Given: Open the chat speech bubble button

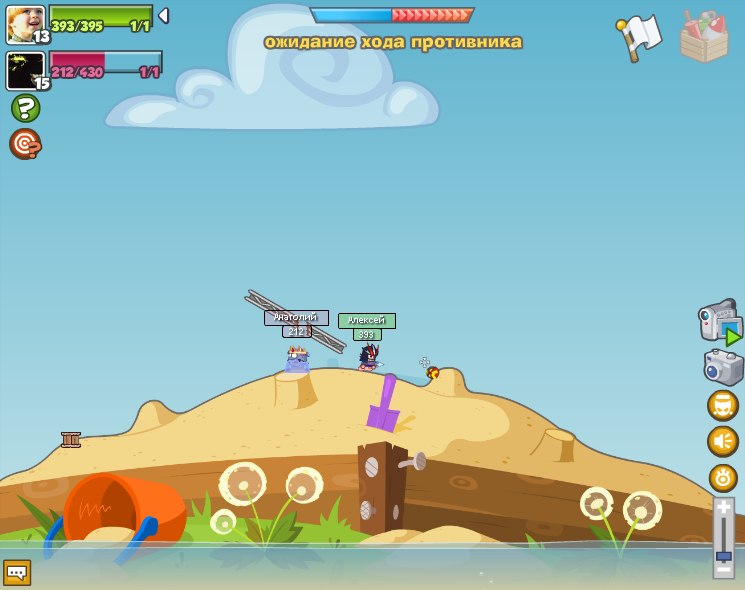Looking at the screenshot, I should (17, 572).
